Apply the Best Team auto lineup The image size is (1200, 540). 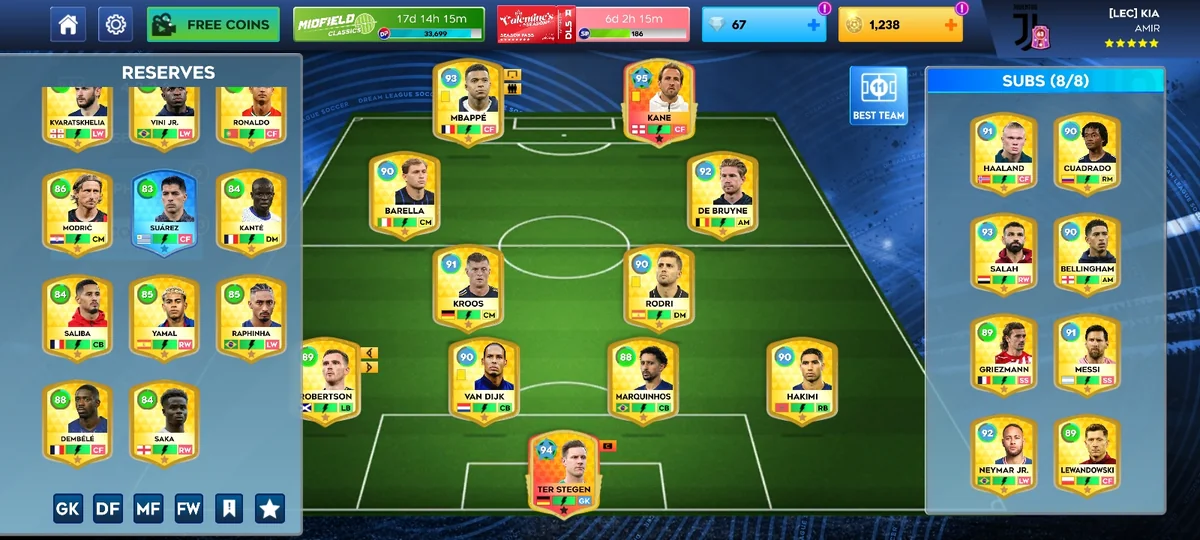tap(878, 96)
